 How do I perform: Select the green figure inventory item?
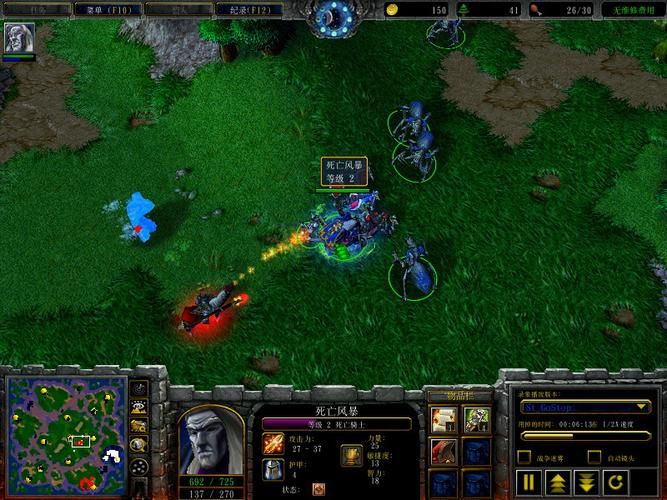475,419
